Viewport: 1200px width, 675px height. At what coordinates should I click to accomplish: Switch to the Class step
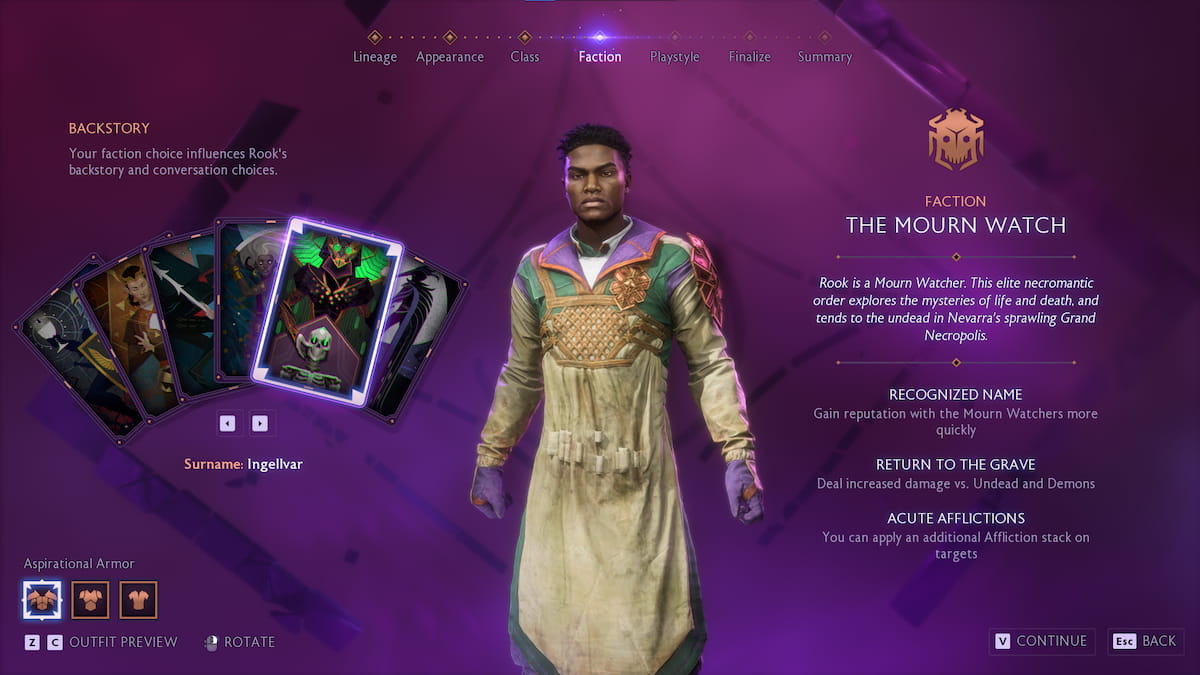point(524,56)
